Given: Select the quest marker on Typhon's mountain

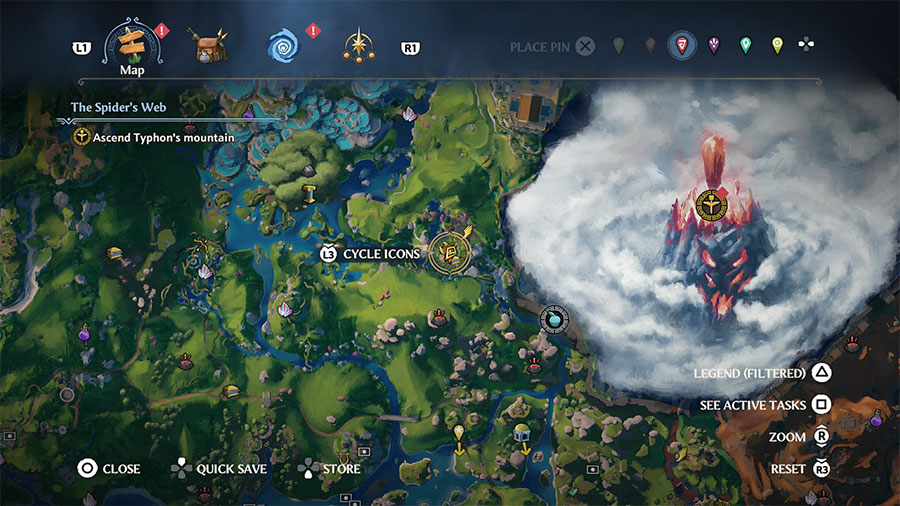Looking at the screenshot, I should point(711,204).
